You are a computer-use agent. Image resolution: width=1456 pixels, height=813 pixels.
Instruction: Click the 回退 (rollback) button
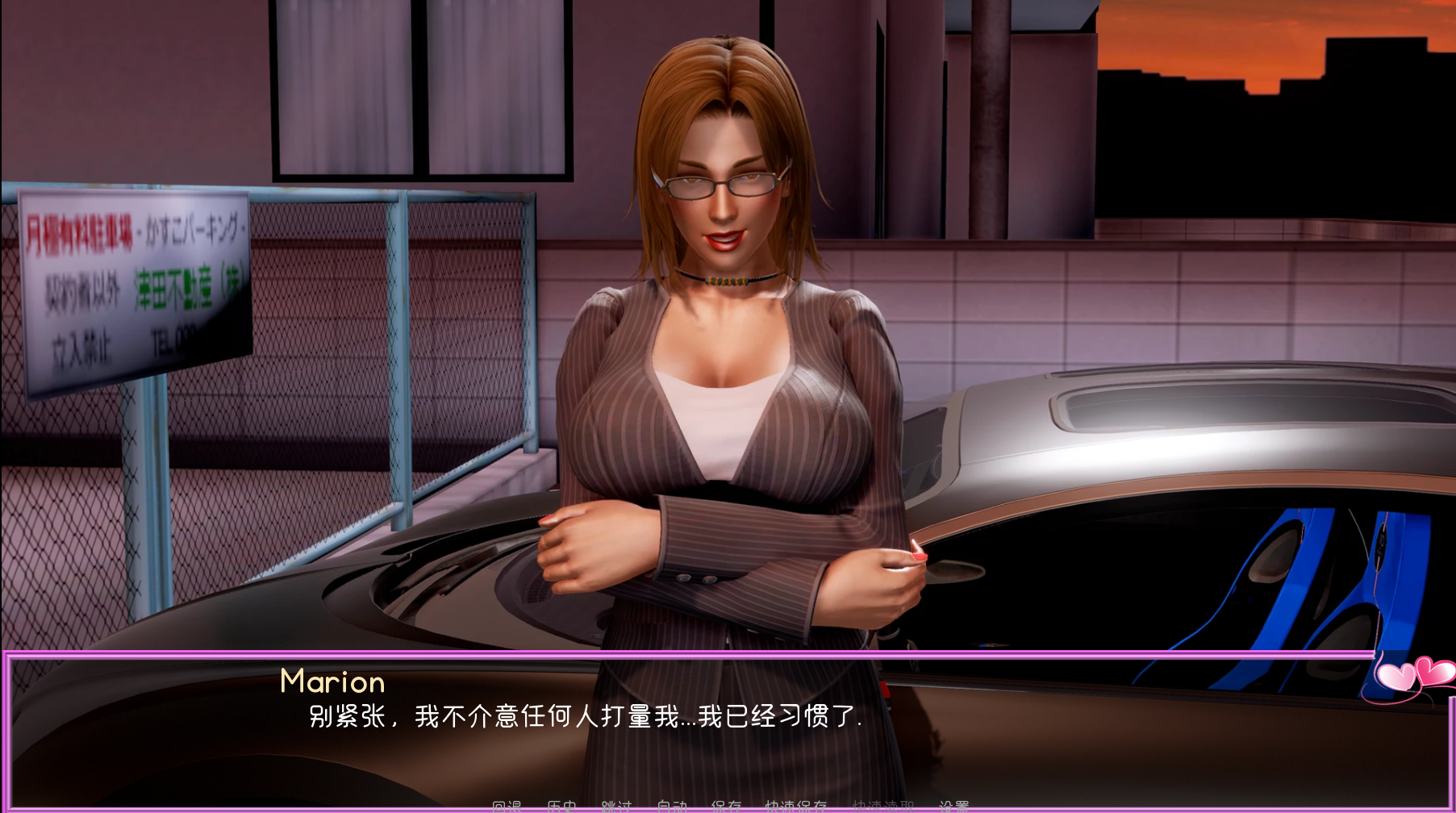507,806
